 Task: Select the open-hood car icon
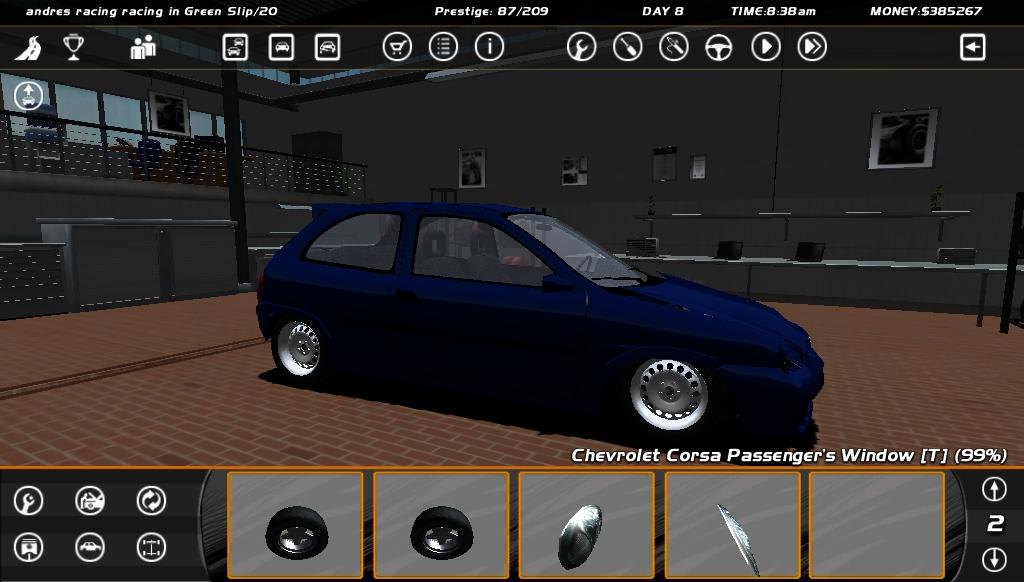tap(90, 500)
